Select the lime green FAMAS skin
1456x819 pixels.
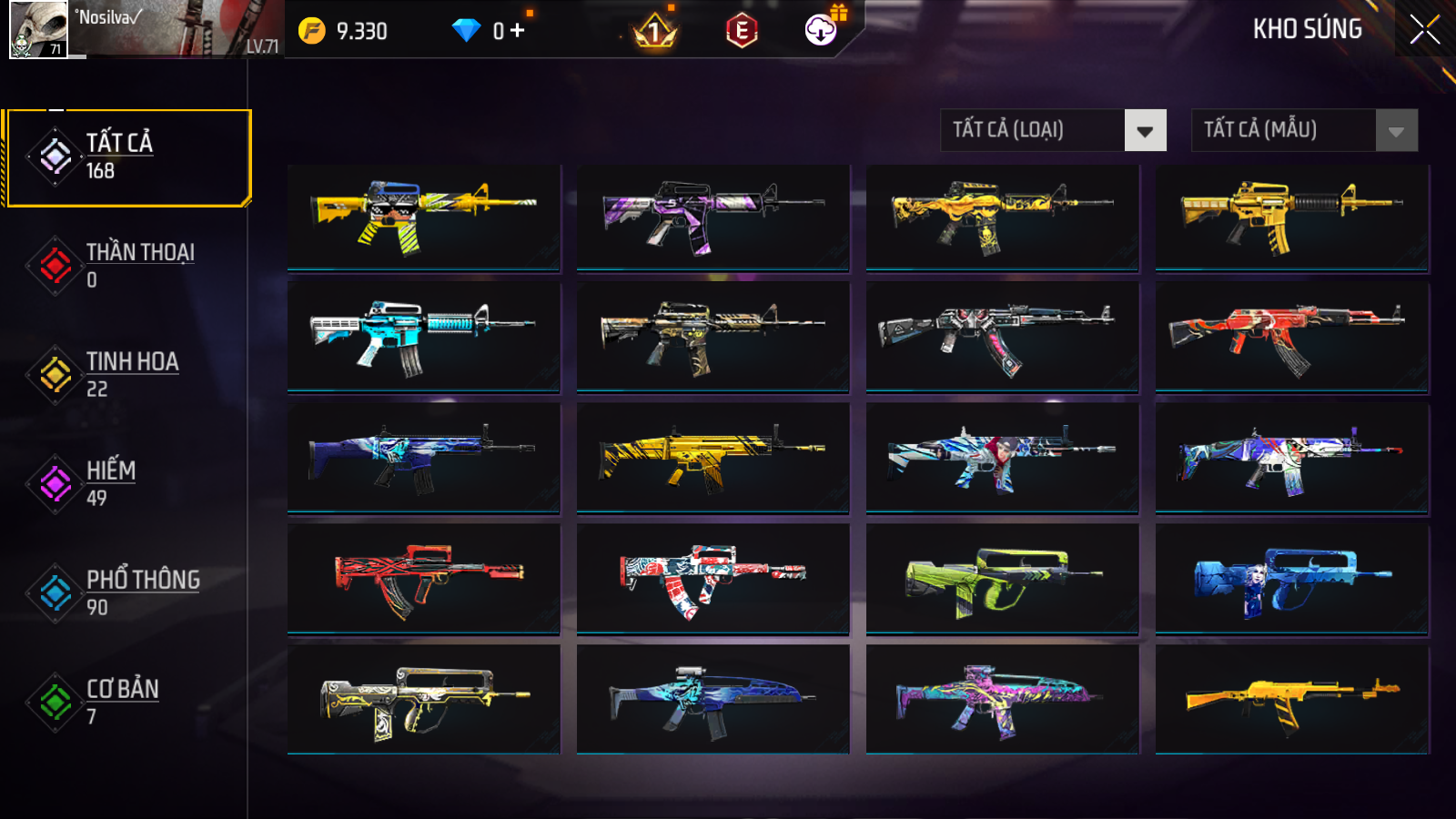(1002, 578)
